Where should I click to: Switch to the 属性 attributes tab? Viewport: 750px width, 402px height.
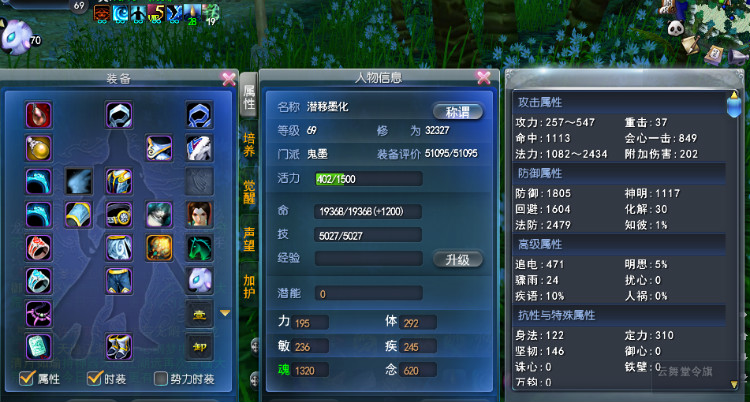click(x=248, y=97)
